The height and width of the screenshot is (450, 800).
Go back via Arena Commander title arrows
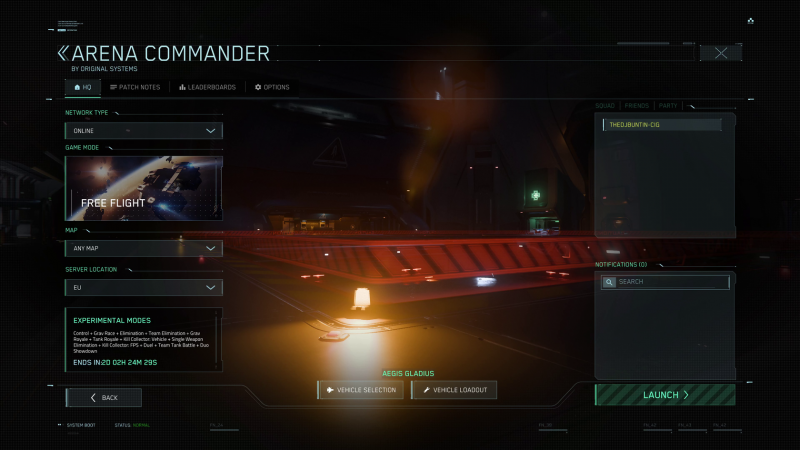tap(63, 53)
